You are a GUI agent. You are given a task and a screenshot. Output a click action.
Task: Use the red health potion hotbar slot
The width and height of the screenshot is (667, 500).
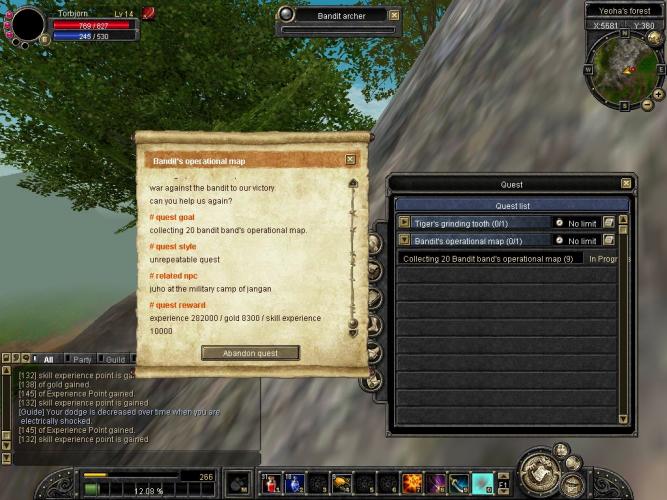(x=270, y=484)
